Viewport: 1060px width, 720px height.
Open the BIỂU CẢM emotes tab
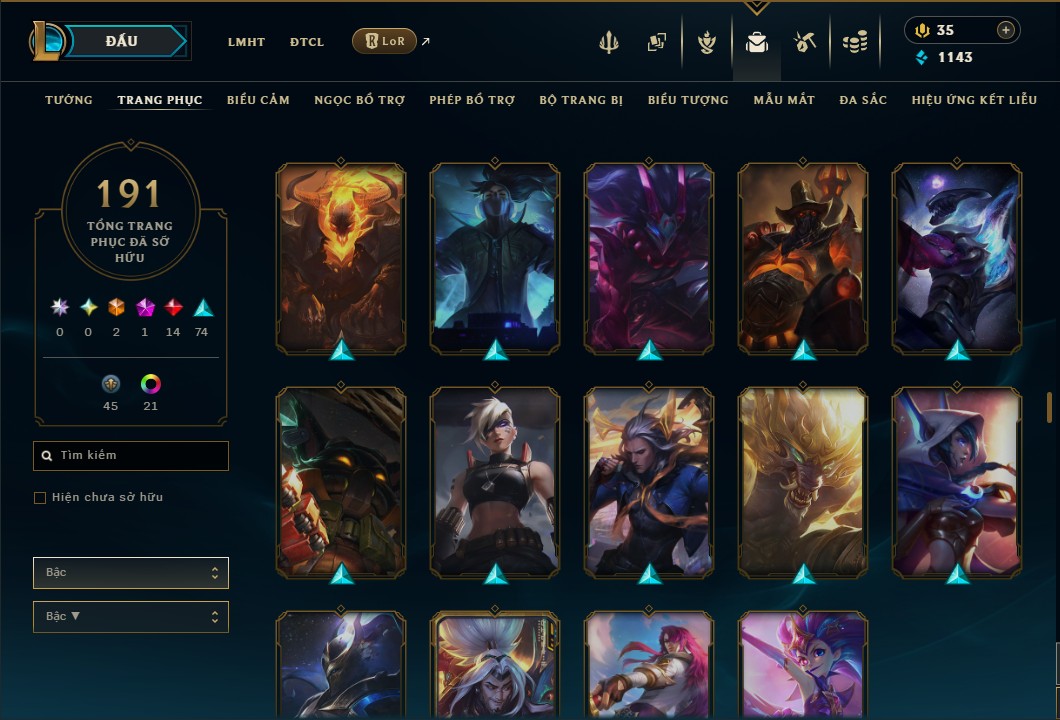click(x=258, y=100)
